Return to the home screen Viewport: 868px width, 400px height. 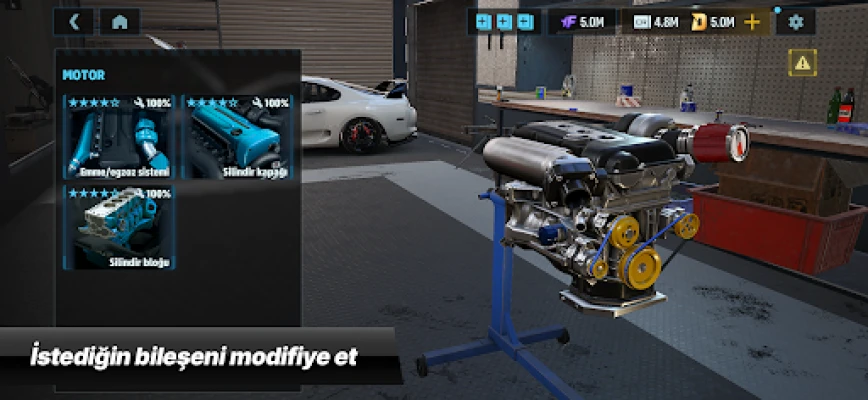point(120,21)
